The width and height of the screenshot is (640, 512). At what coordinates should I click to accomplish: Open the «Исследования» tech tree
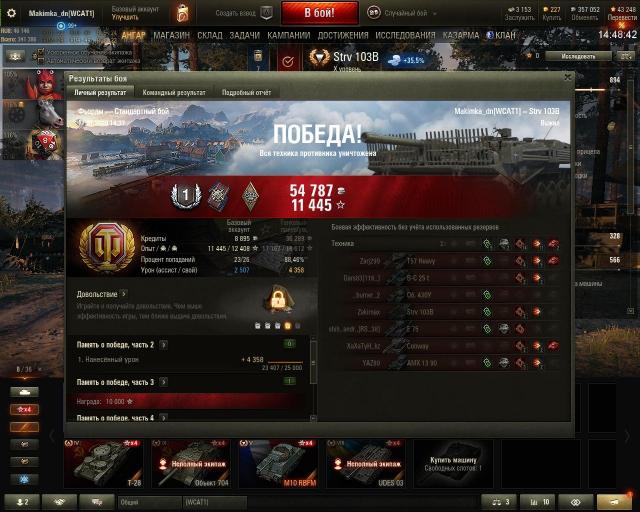405,35
